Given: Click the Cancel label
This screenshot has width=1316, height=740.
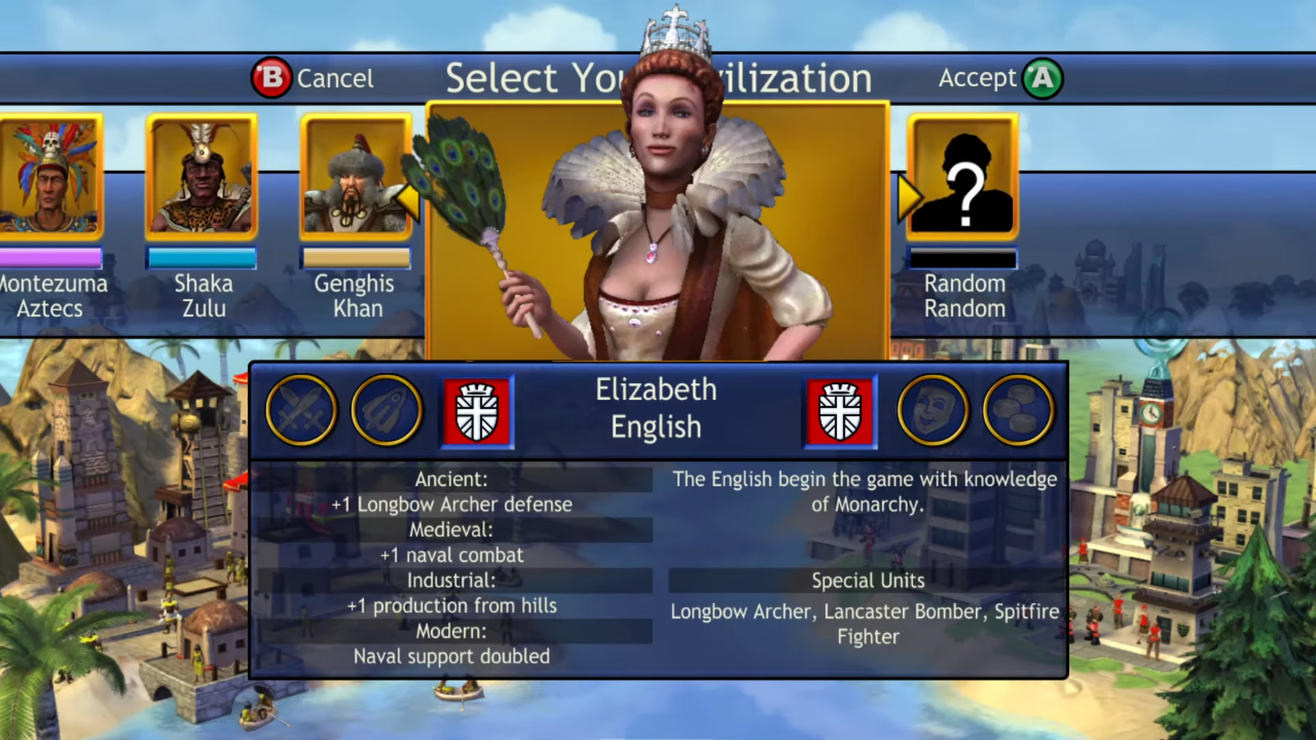Looking at the screenshot, I should [x=335, y=78].
